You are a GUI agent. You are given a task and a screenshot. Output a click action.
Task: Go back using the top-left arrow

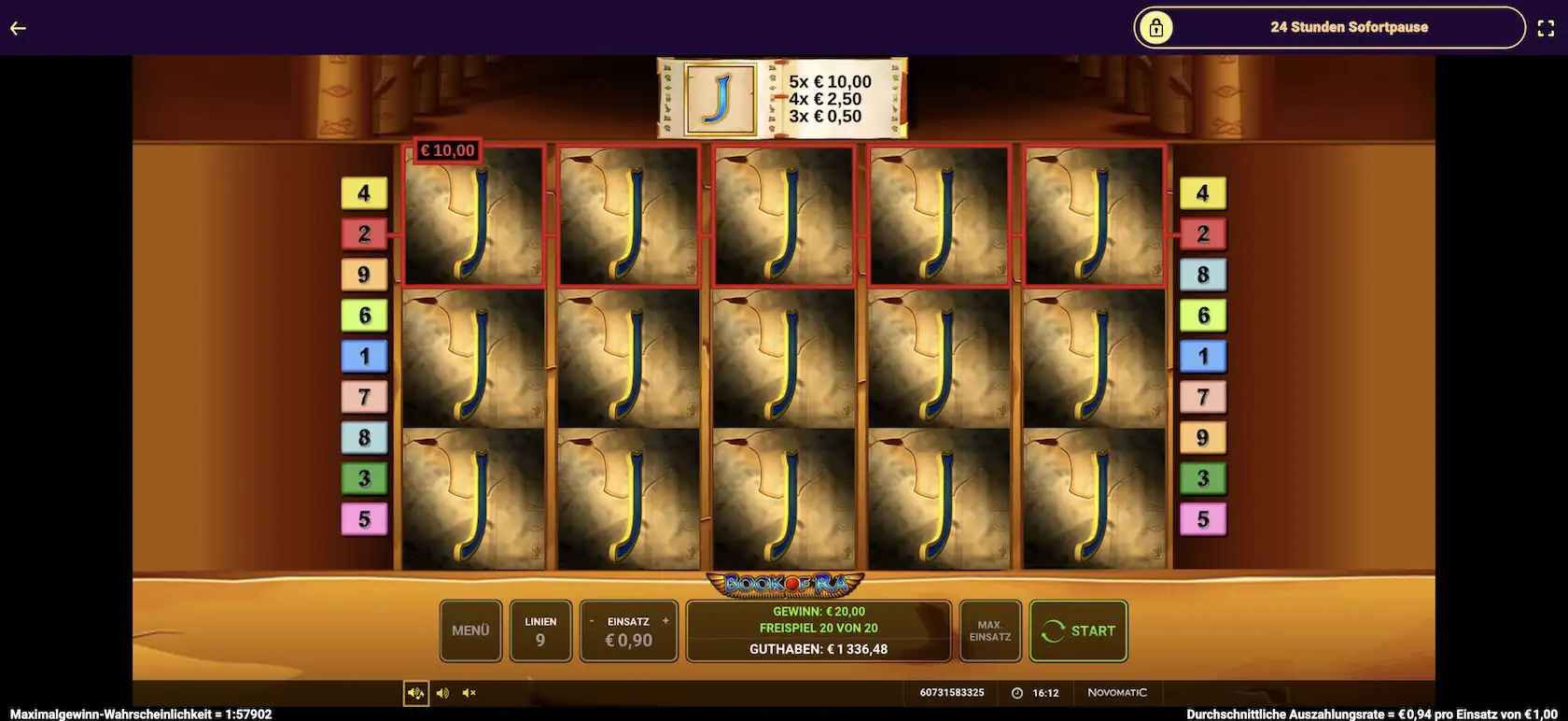tap(18, 28)
